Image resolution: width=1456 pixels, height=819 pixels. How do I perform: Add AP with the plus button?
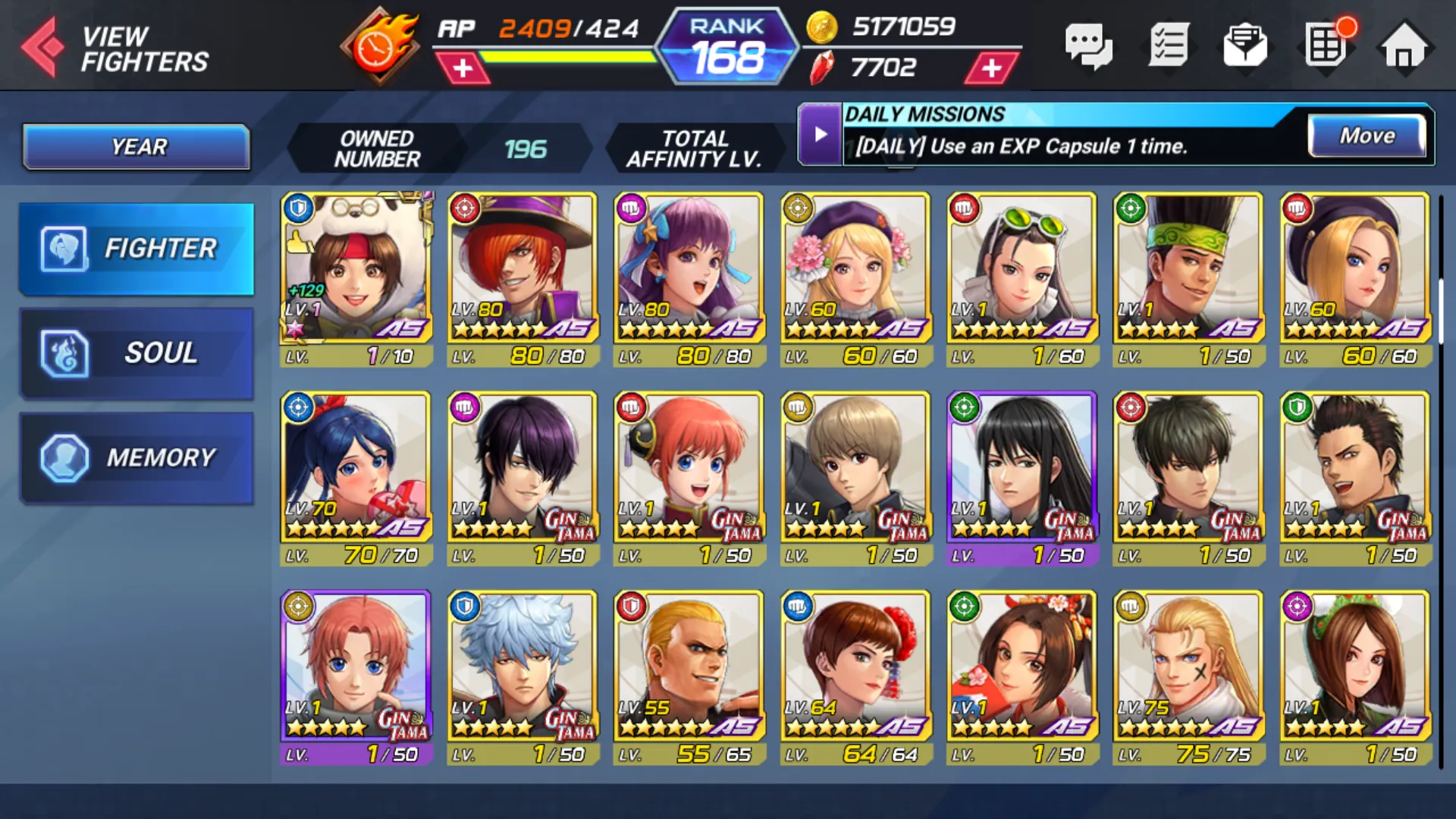463,68
